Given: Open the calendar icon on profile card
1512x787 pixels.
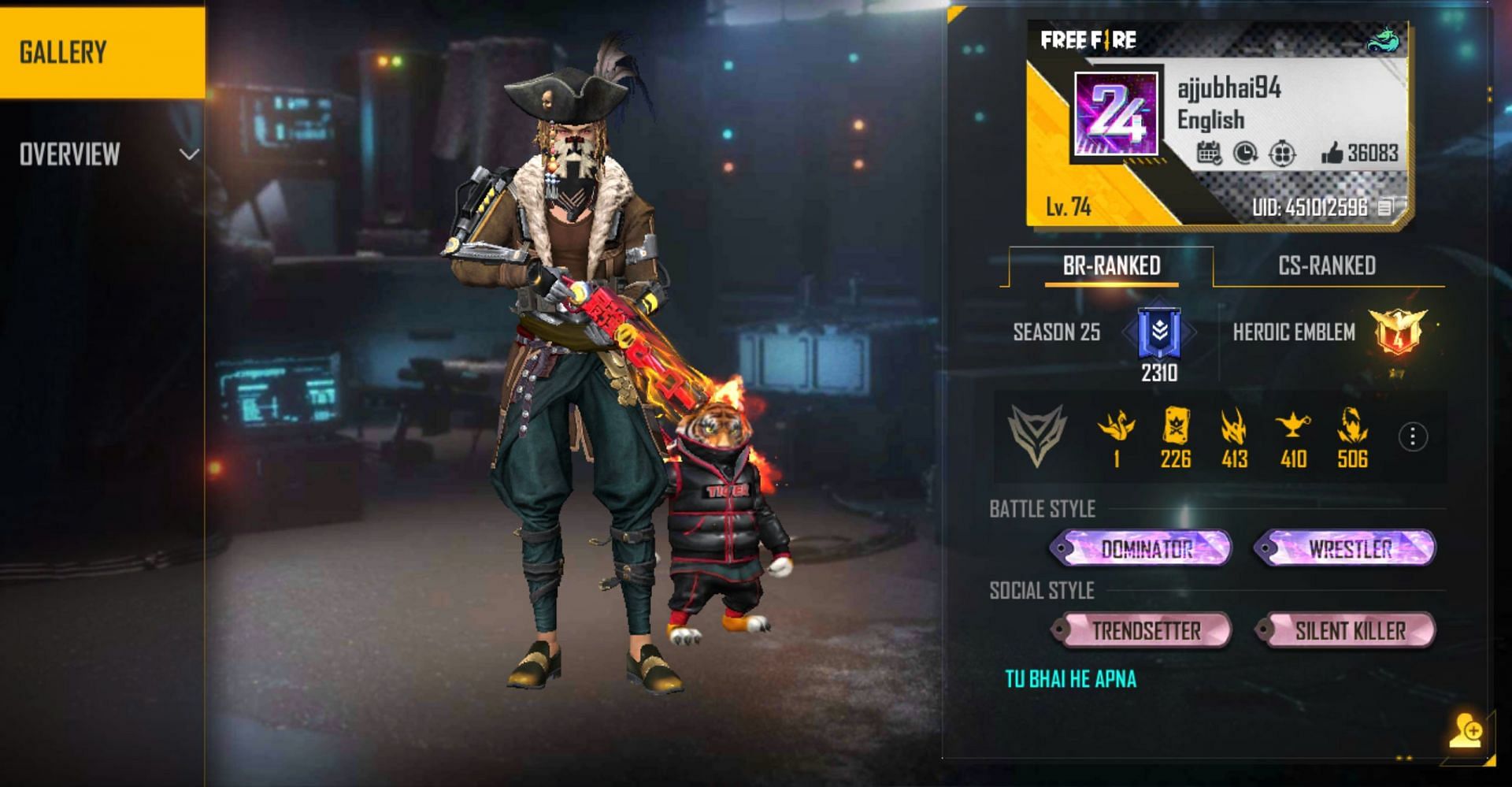Looking at the screenshot, I should tap(1209, 153).
